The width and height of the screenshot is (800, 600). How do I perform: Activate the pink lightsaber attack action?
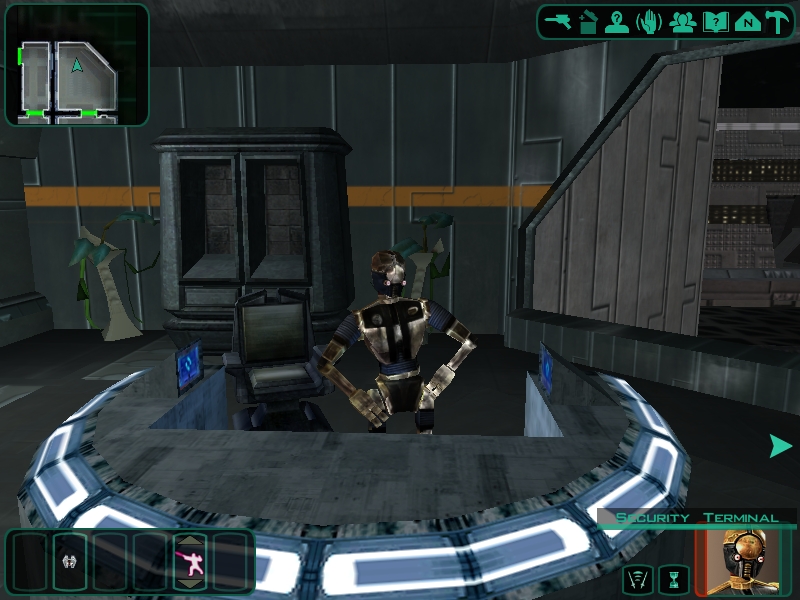point(191,565)
